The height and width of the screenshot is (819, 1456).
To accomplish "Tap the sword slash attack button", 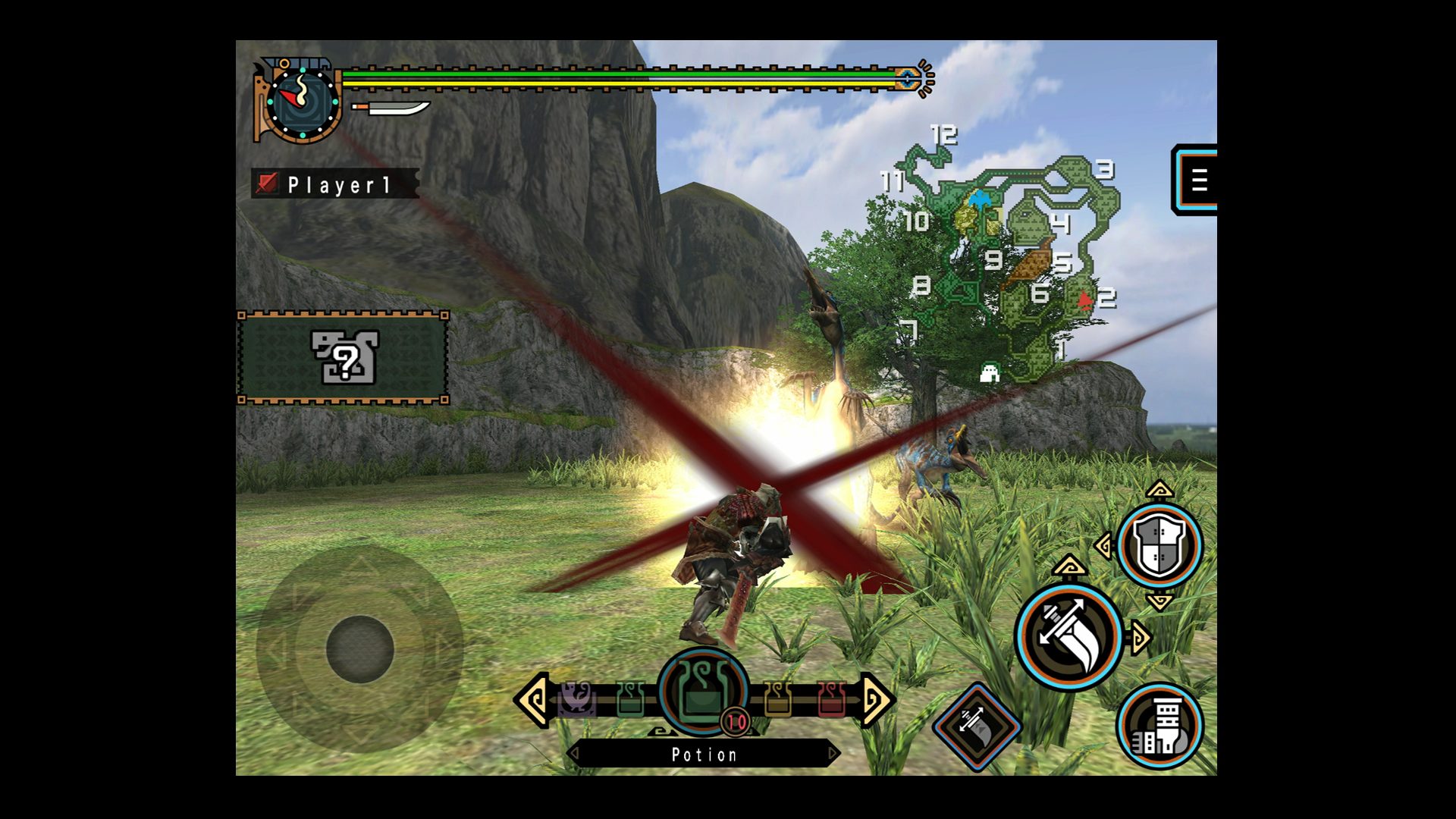I will 1068,636.
